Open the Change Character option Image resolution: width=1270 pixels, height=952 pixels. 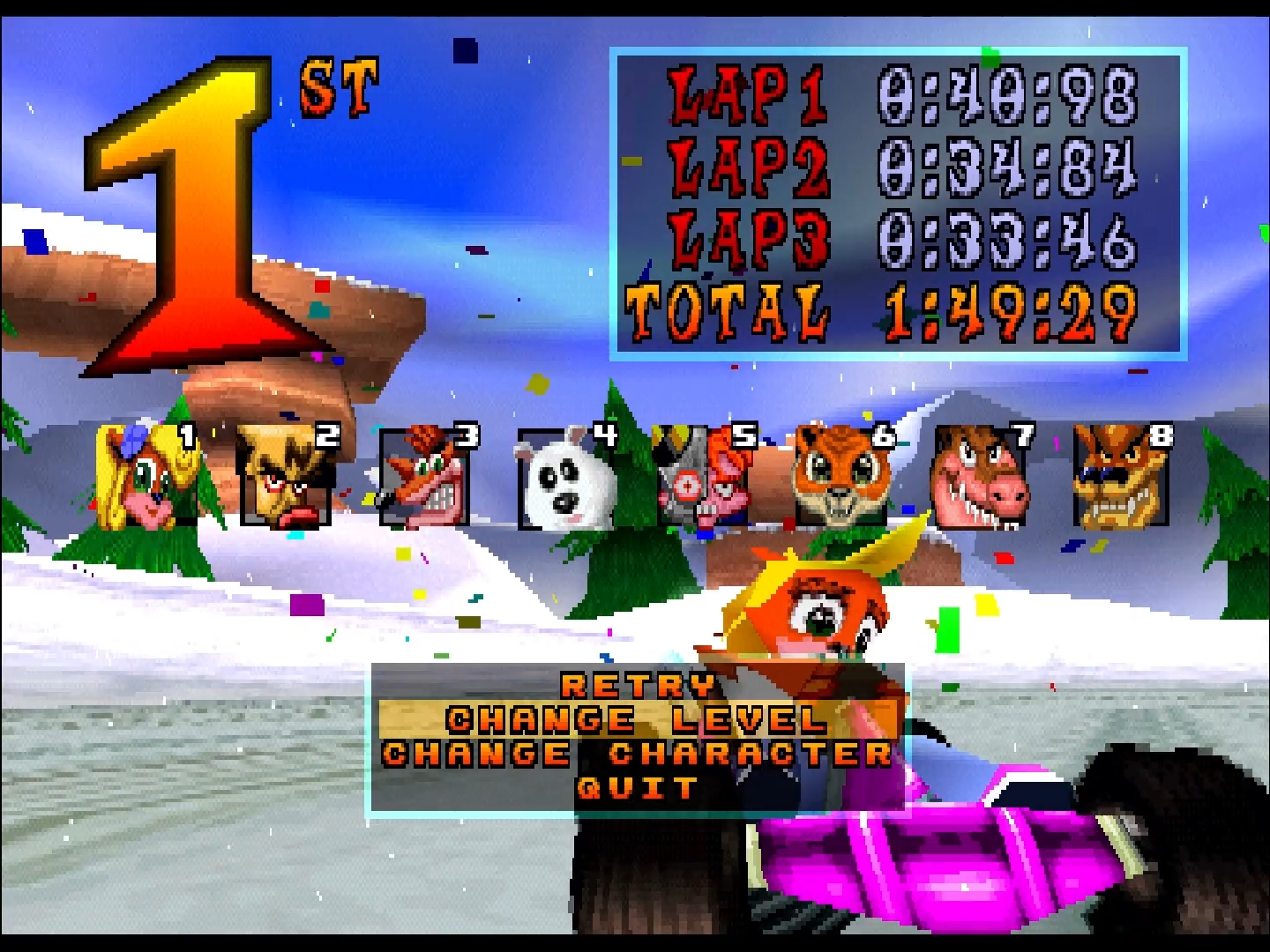coord(637,754)
